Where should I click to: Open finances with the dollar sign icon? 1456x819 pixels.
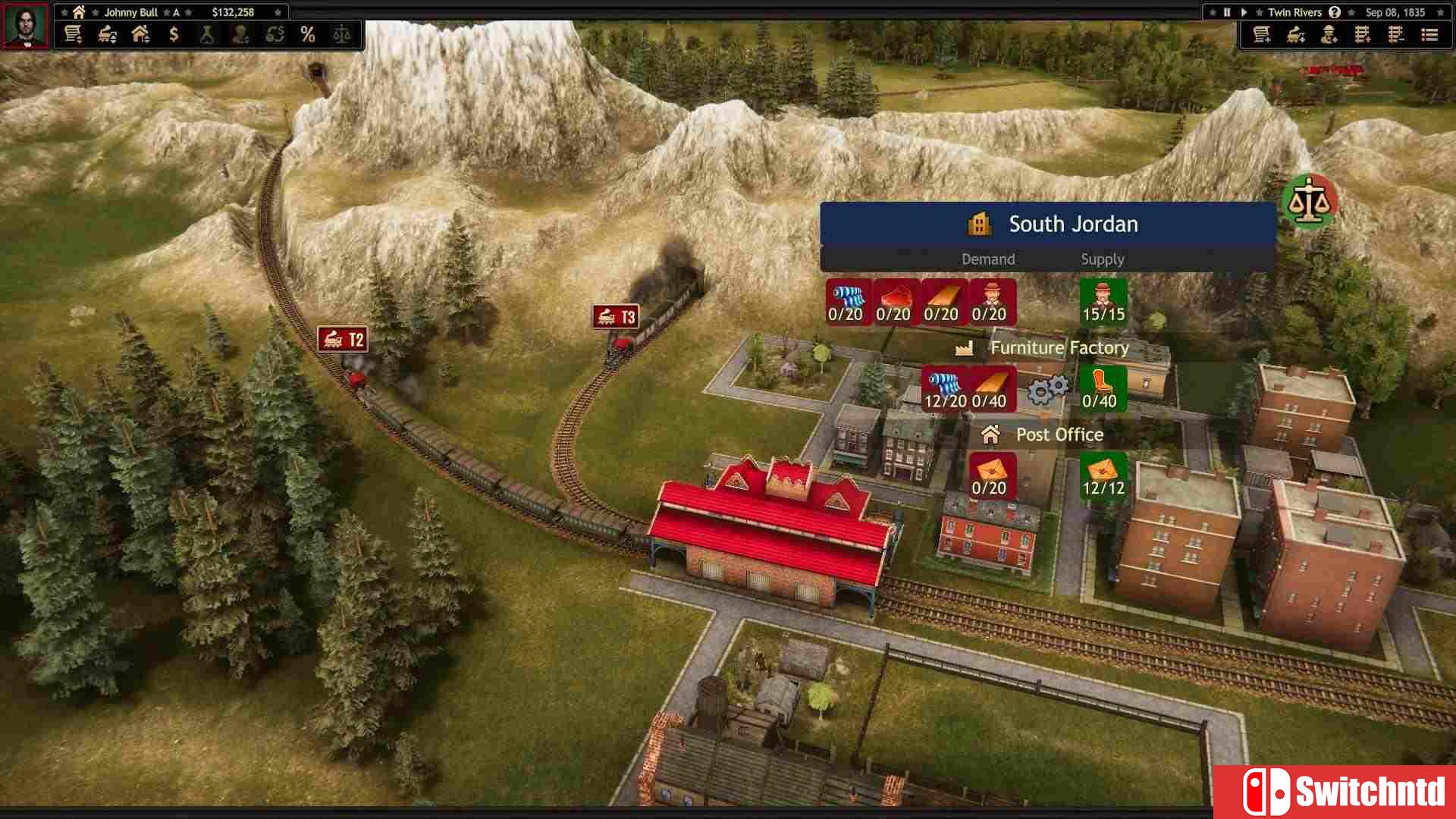[x=174, y=34]
